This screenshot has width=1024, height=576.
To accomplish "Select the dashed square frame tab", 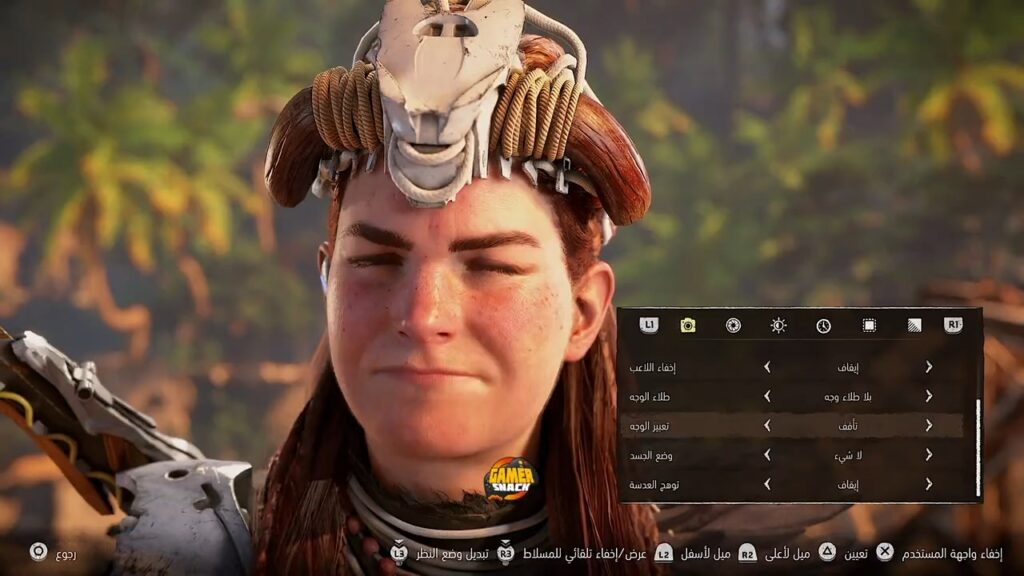I will coord(869,325).
